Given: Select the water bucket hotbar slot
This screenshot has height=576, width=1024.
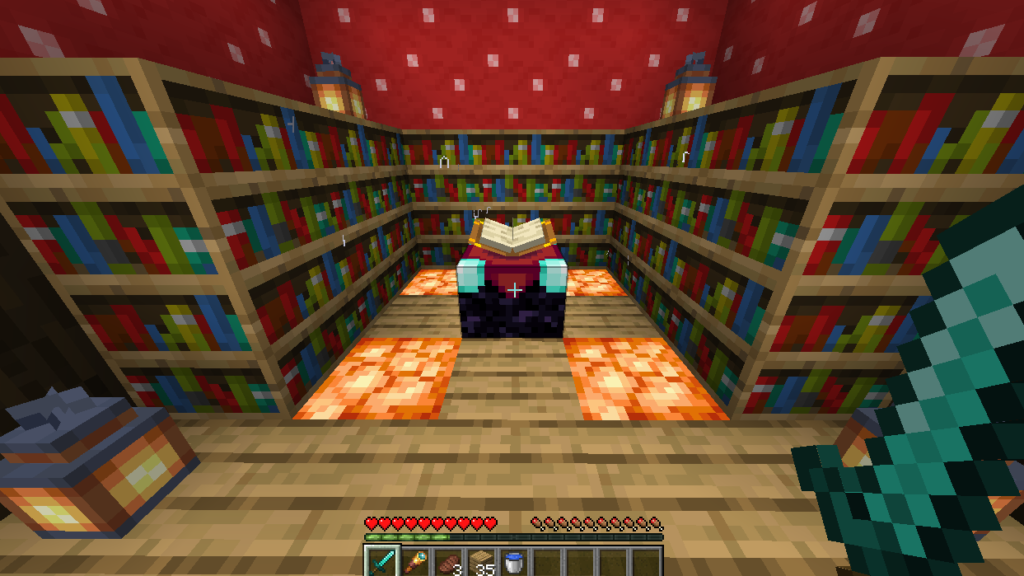Looking at the screenshot, I should 513,562.
